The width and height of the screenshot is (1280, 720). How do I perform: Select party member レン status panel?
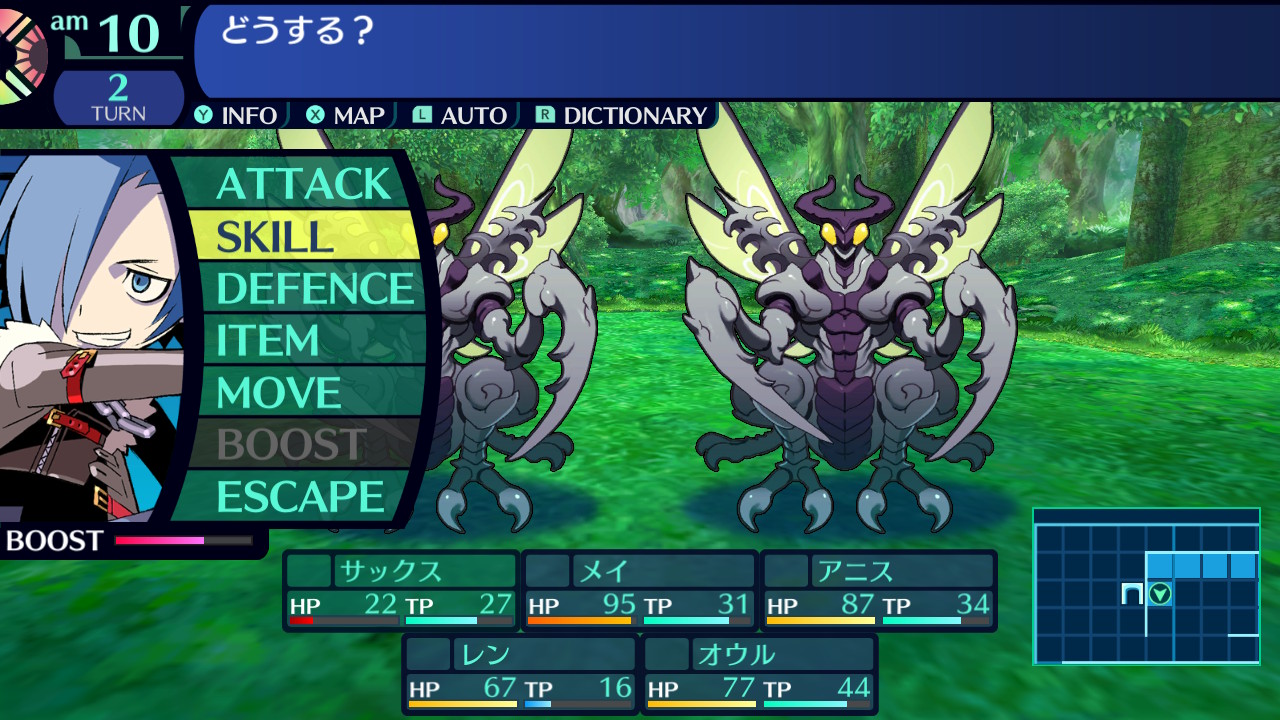pos(520,674)
